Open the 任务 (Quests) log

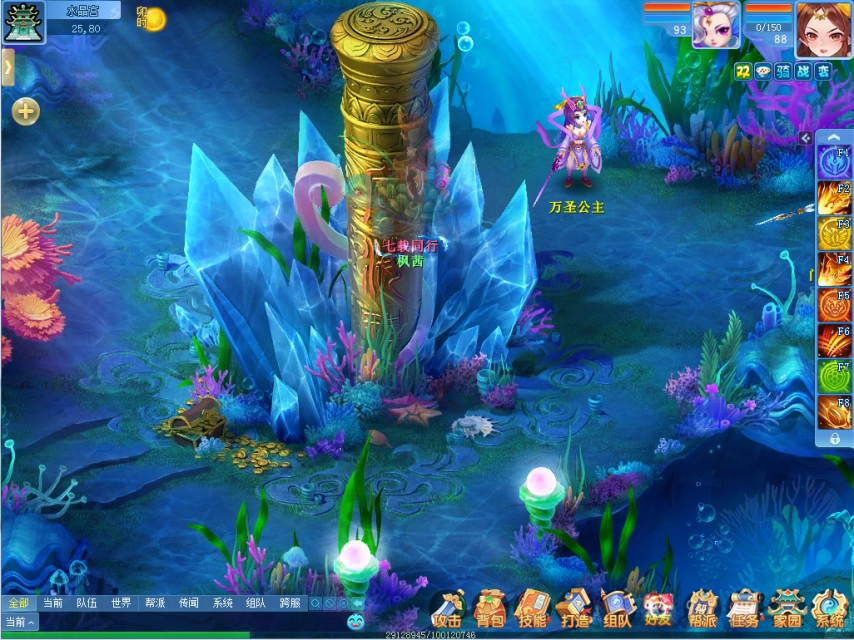744,608
